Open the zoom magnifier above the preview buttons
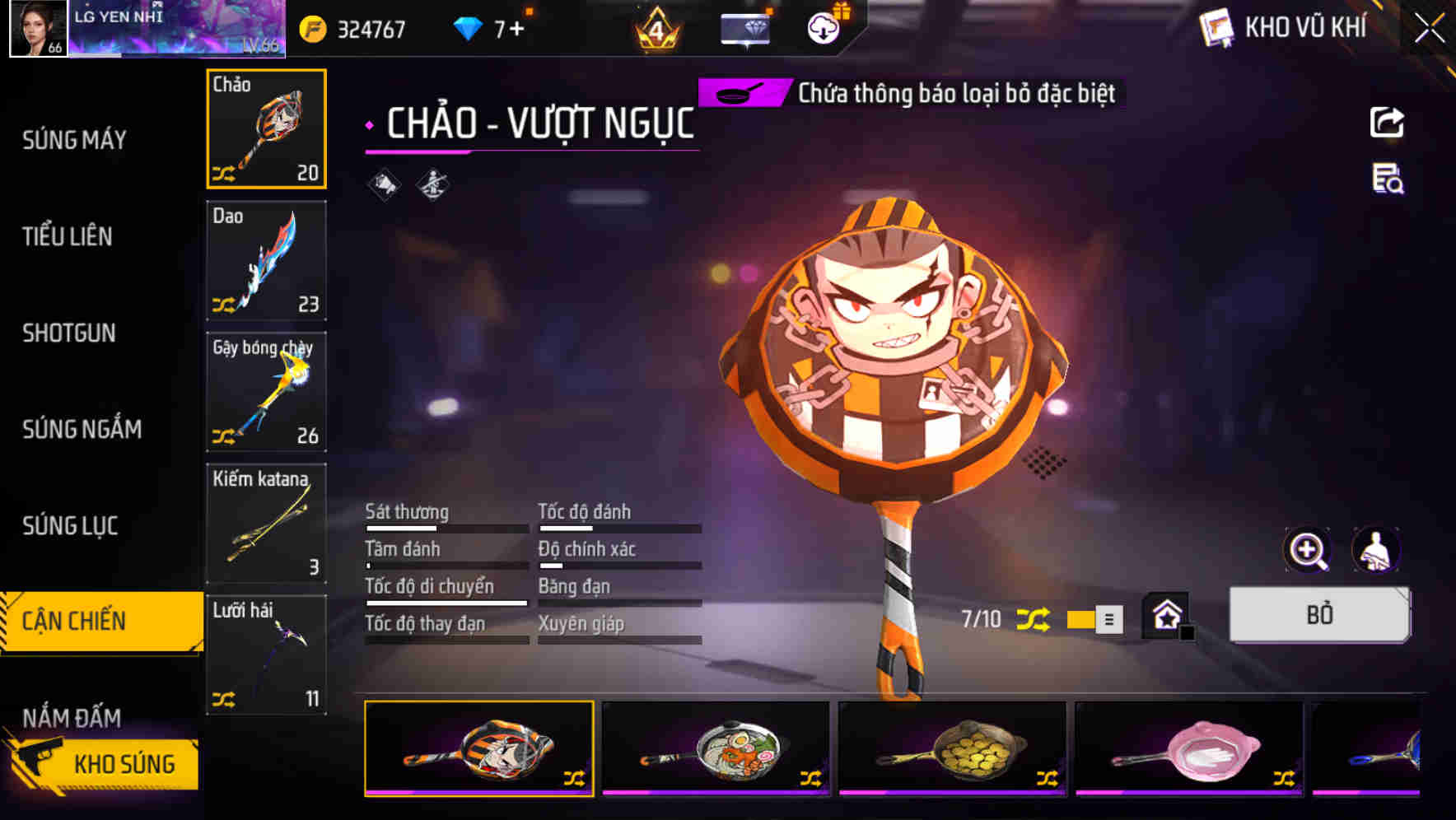The height and width of the screenshot is (820, 1456). tap(1308, 550)
